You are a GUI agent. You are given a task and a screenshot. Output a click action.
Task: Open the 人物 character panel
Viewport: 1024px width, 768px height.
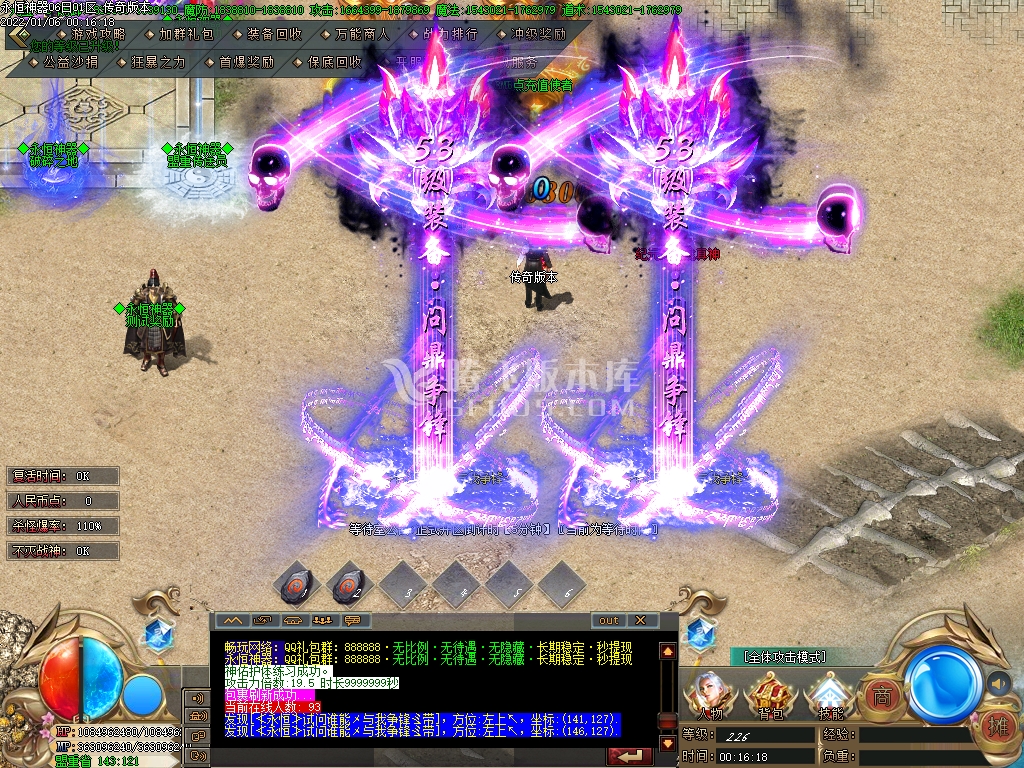711,693
